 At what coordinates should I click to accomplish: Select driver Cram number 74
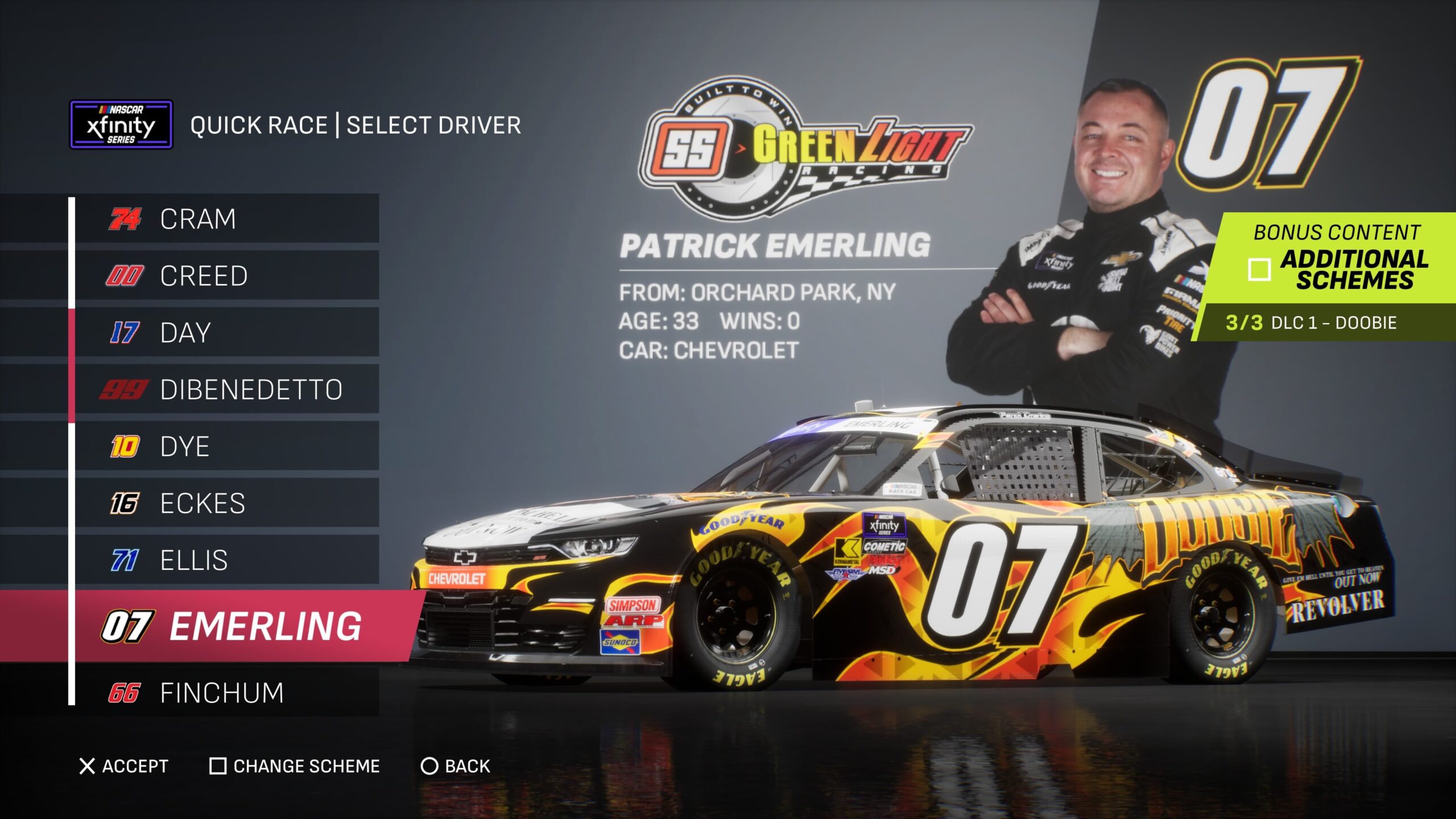227,219
